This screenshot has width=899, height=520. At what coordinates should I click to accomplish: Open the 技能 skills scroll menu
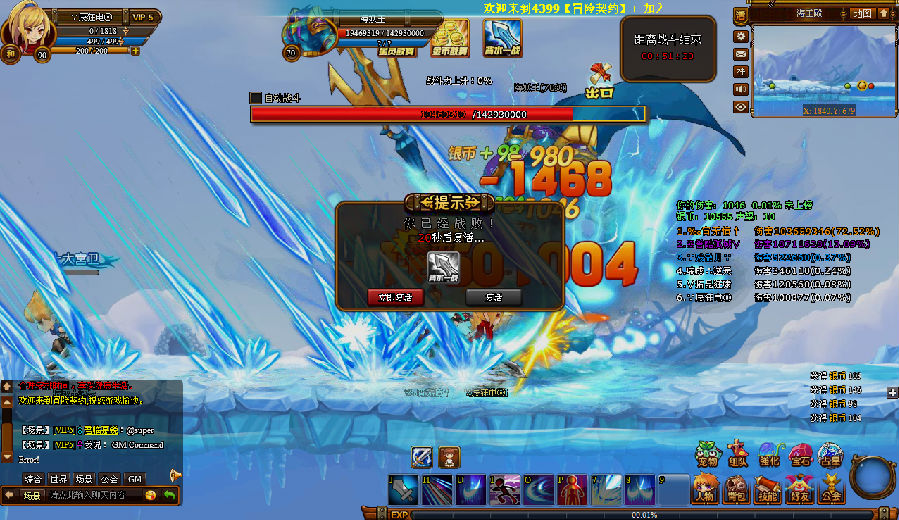(x=768, y=489)
